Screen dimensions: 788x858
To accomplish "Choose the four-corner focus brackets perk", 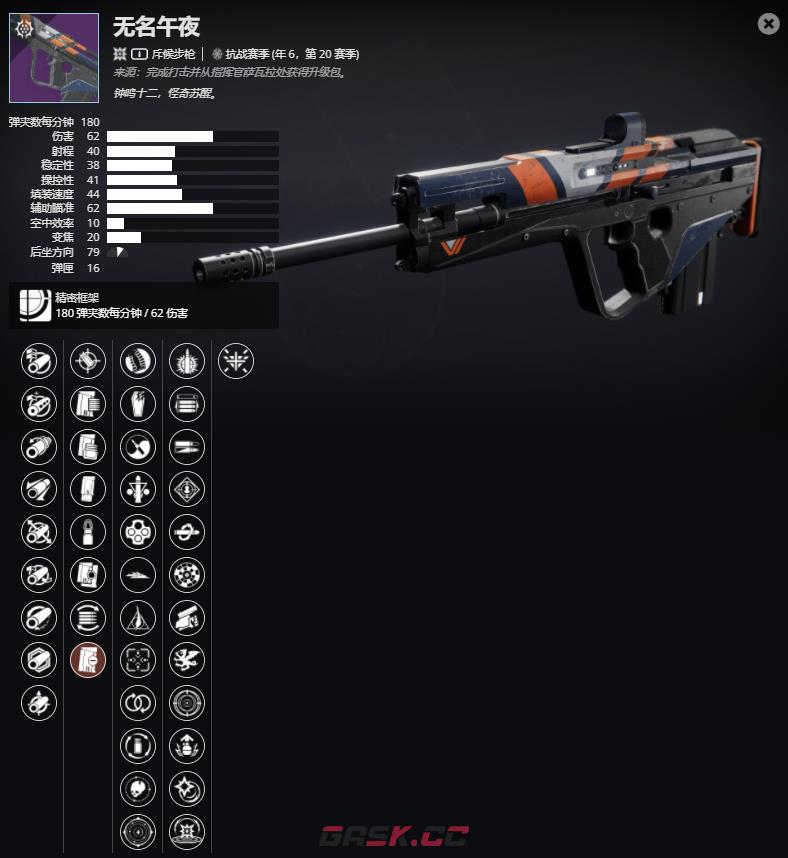I will tap(138, 660).
